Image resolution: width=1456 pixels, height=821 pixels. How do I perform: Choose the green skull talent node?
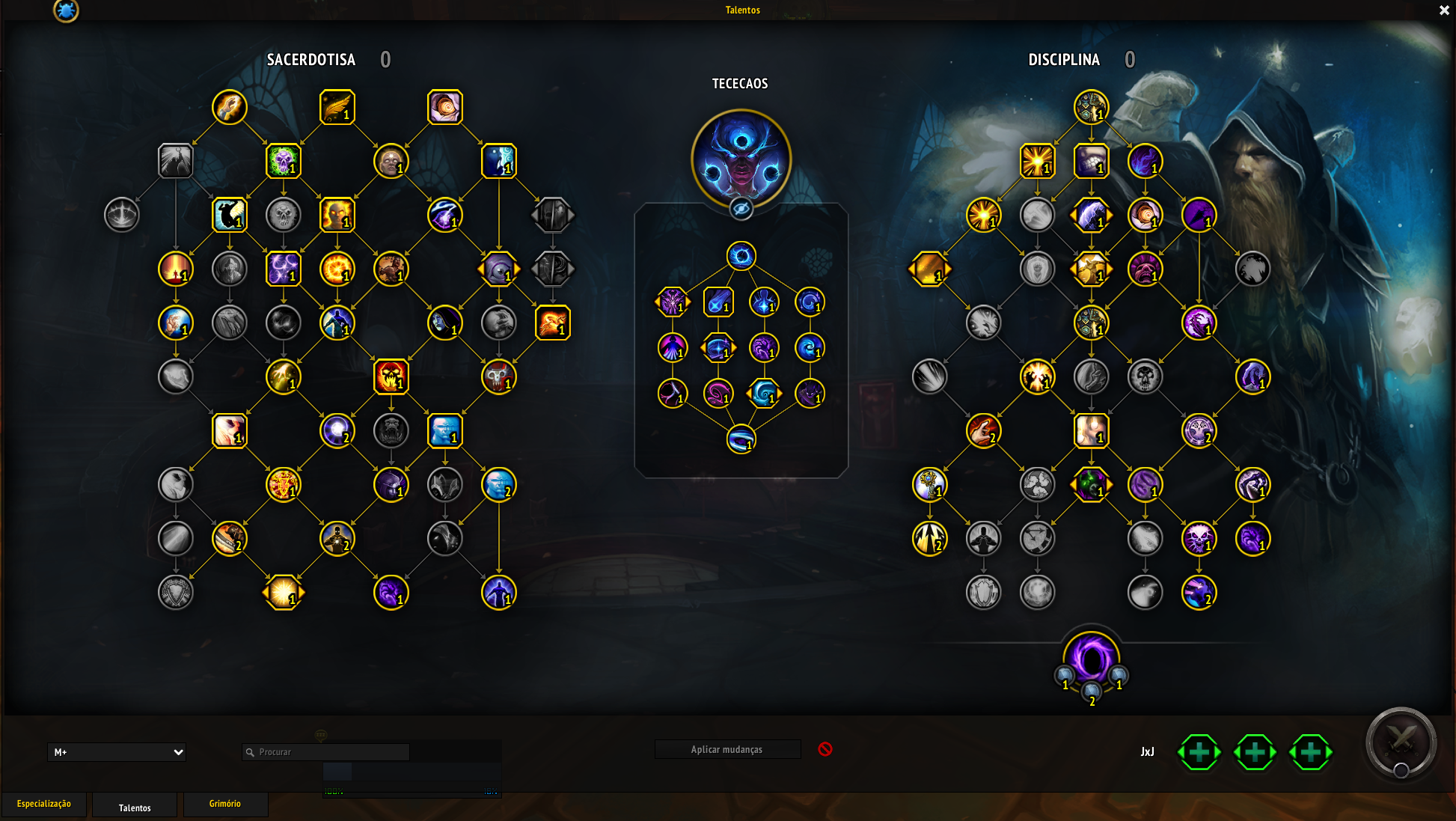[x=284, y=161]
